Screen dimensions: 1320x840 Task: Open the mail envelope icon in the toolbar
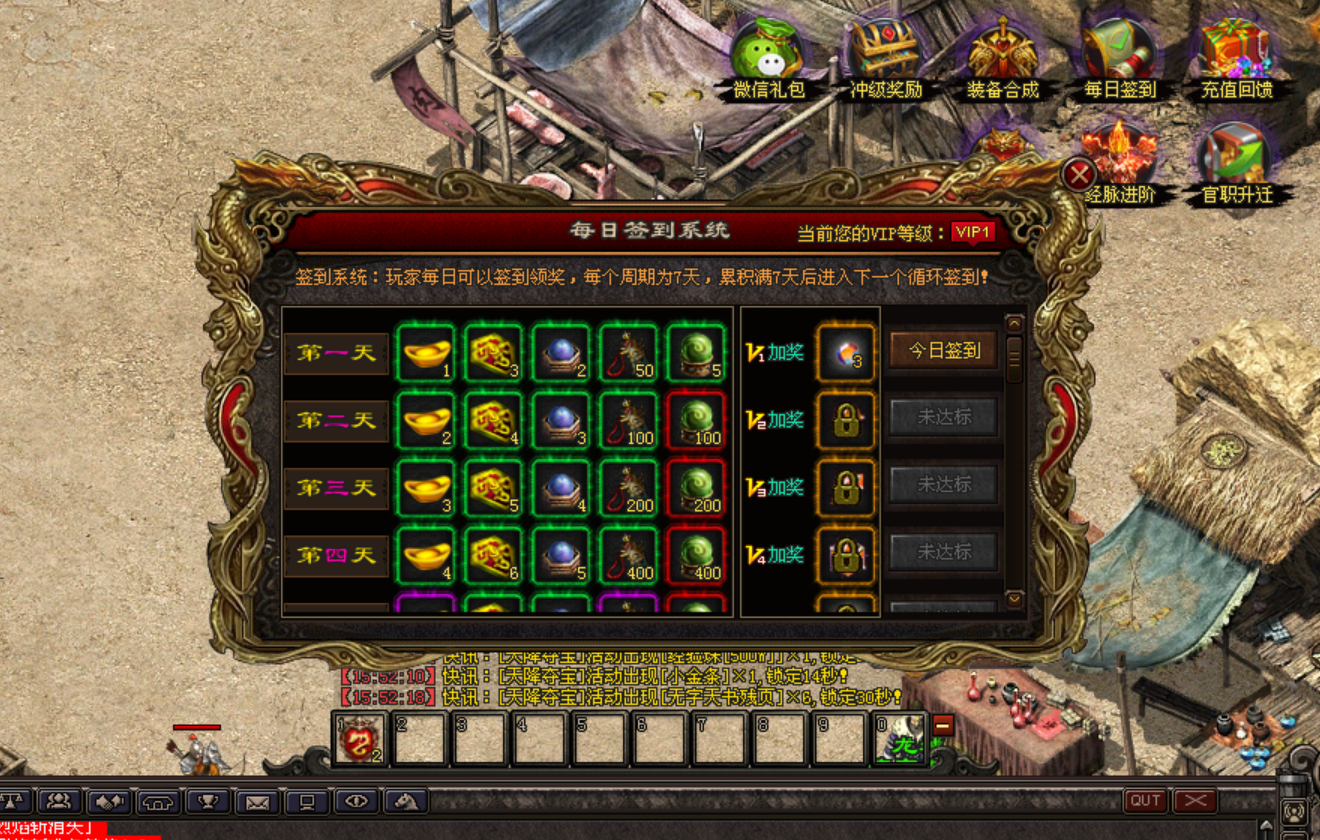[x=258, y=801]
